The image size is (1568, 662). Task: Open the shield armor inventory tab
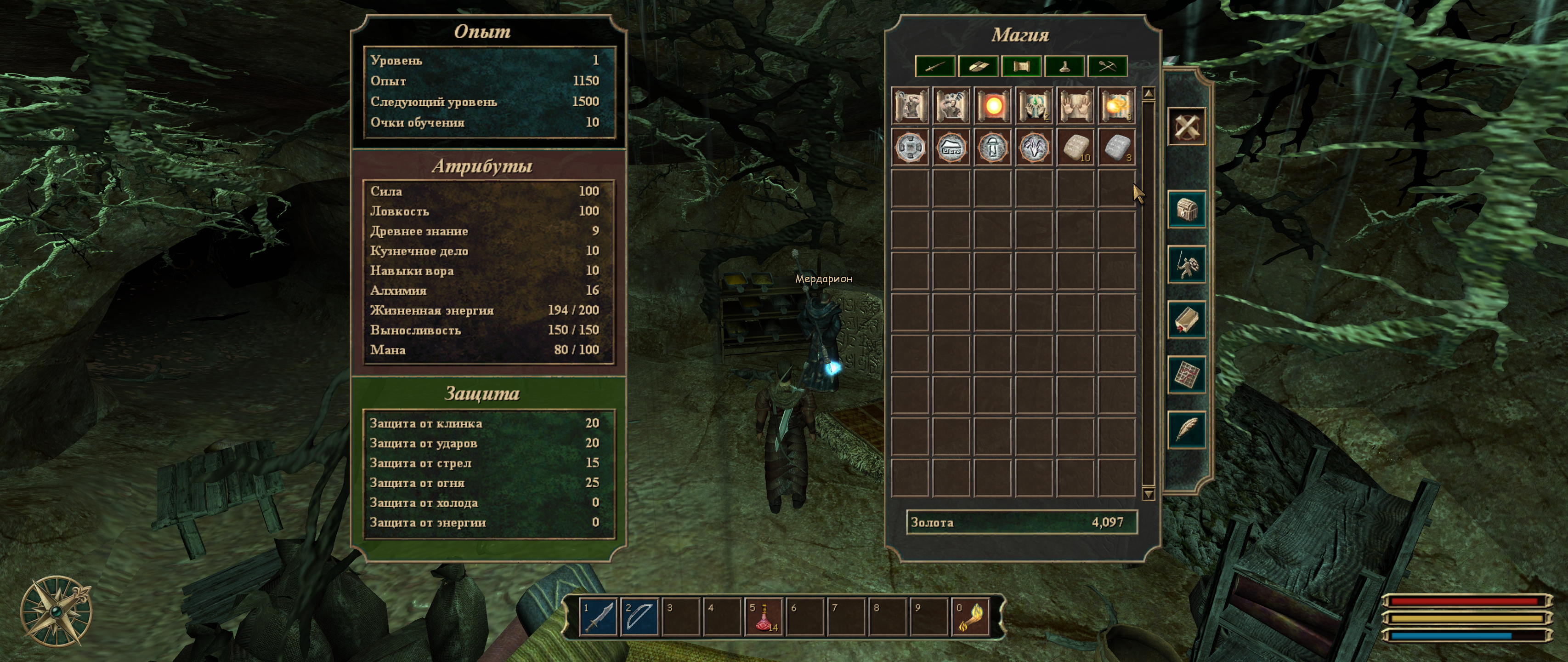point(978,66)
